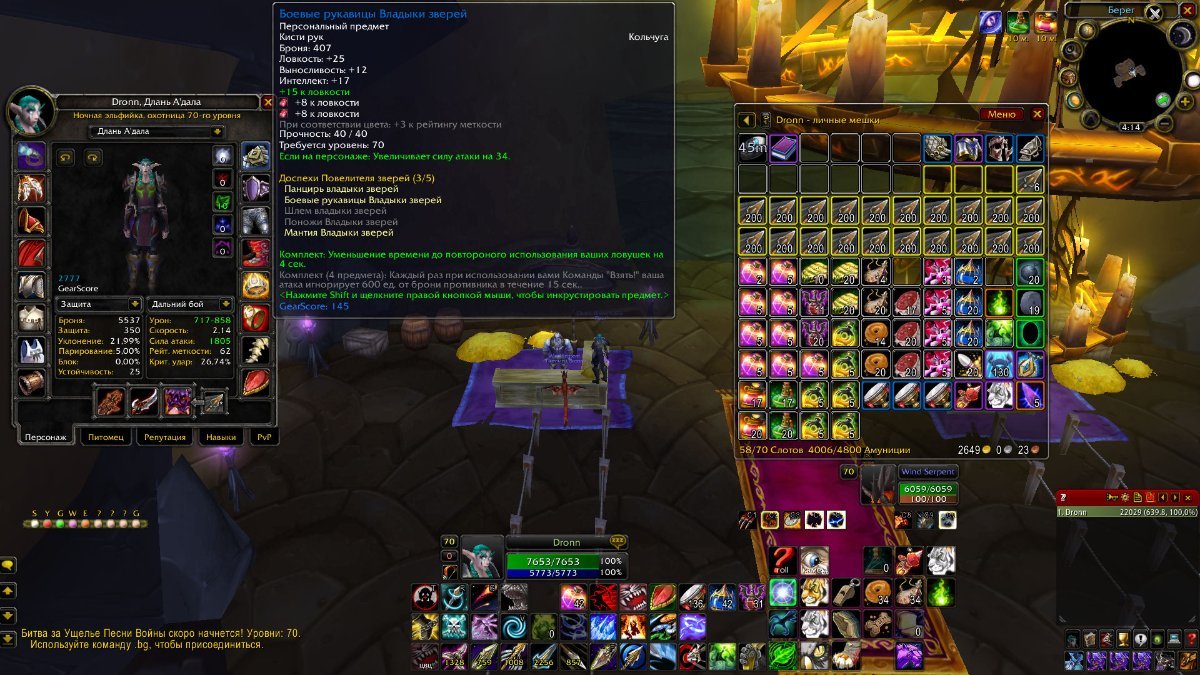Zoom in the minimap with plus button
This screenshot has width=1200, height=675.
(1161, 100)
